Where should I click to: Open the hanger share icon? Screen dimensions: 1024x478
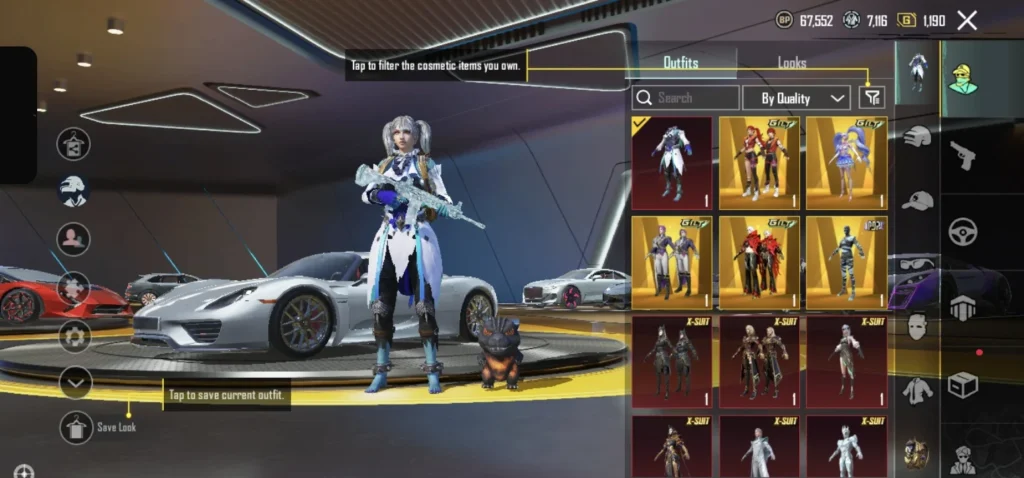tap(73, 144)
